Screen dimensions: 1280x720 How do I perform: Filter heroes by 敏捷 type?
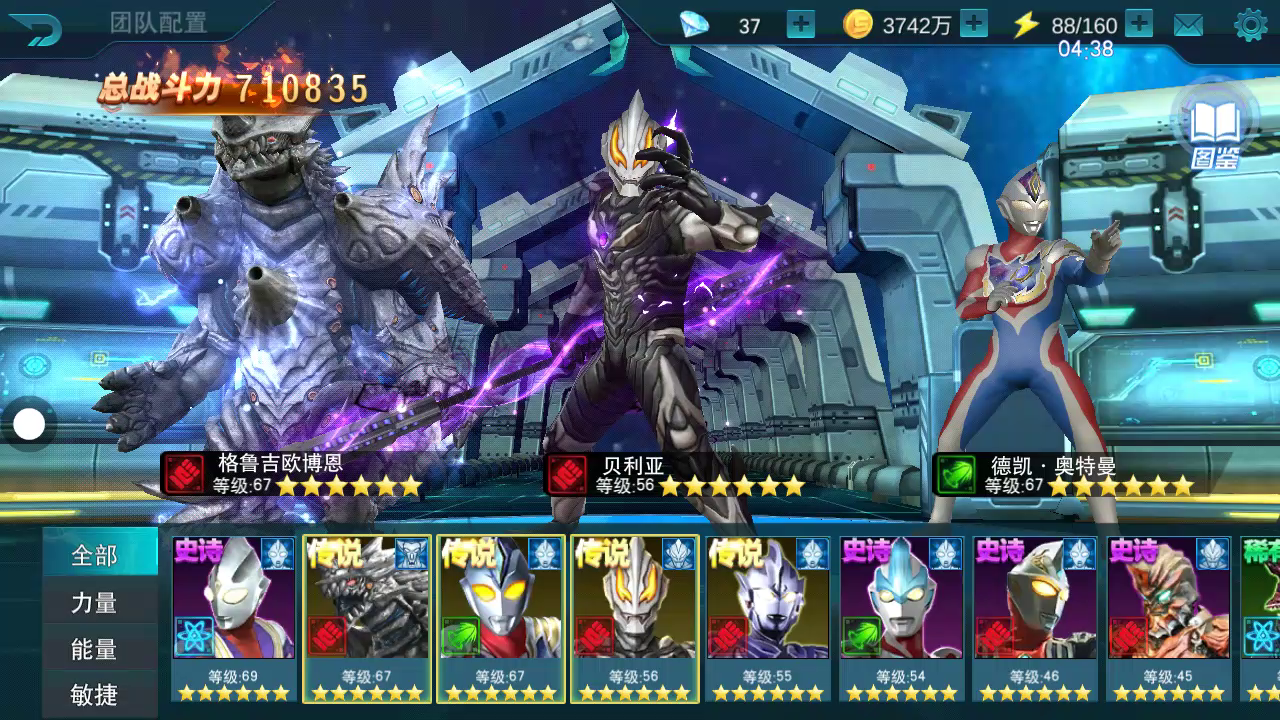[x=95, y=694]
